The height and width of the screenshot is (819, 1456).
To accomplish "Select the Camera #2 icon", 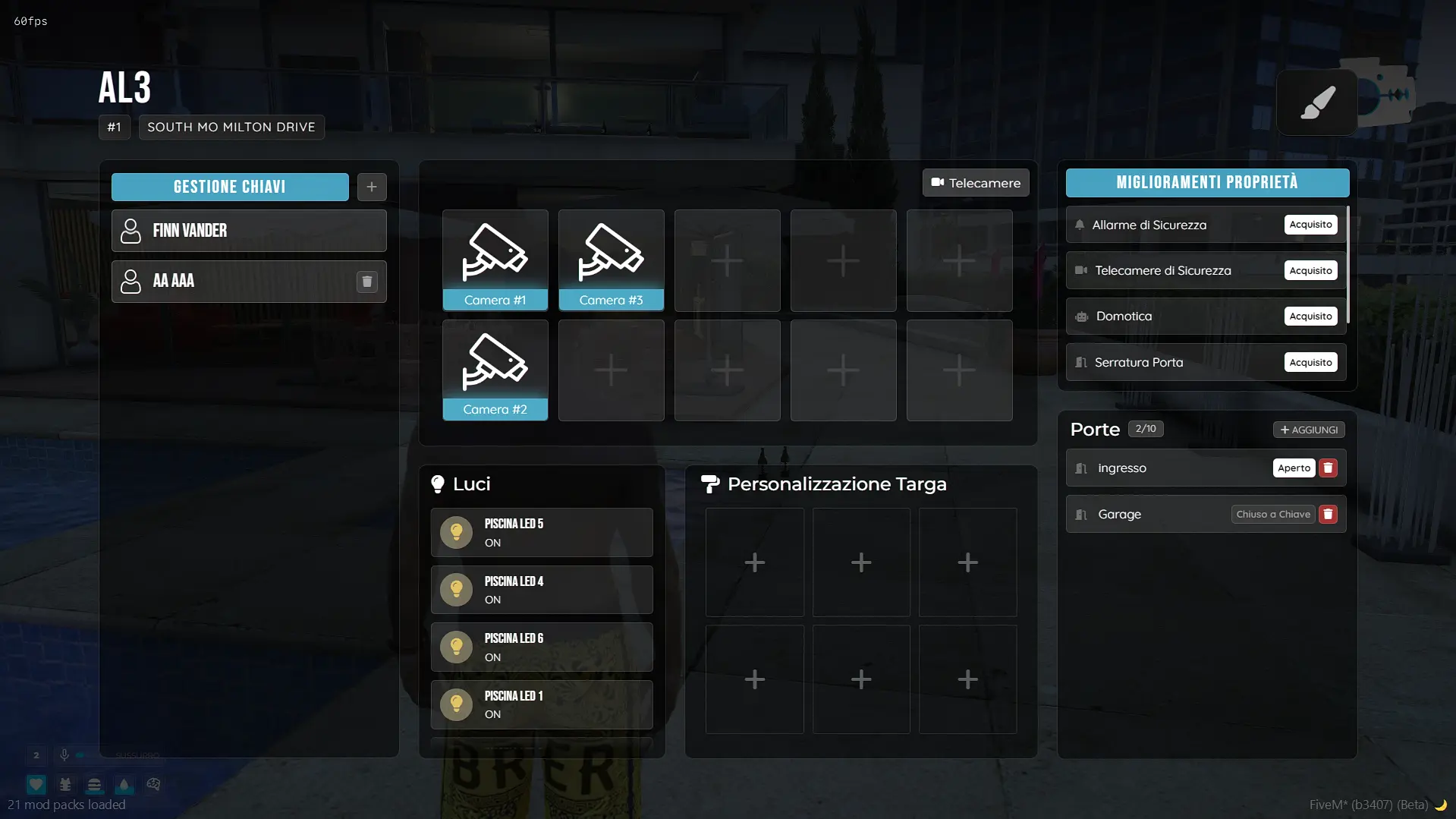I will 495,370.
